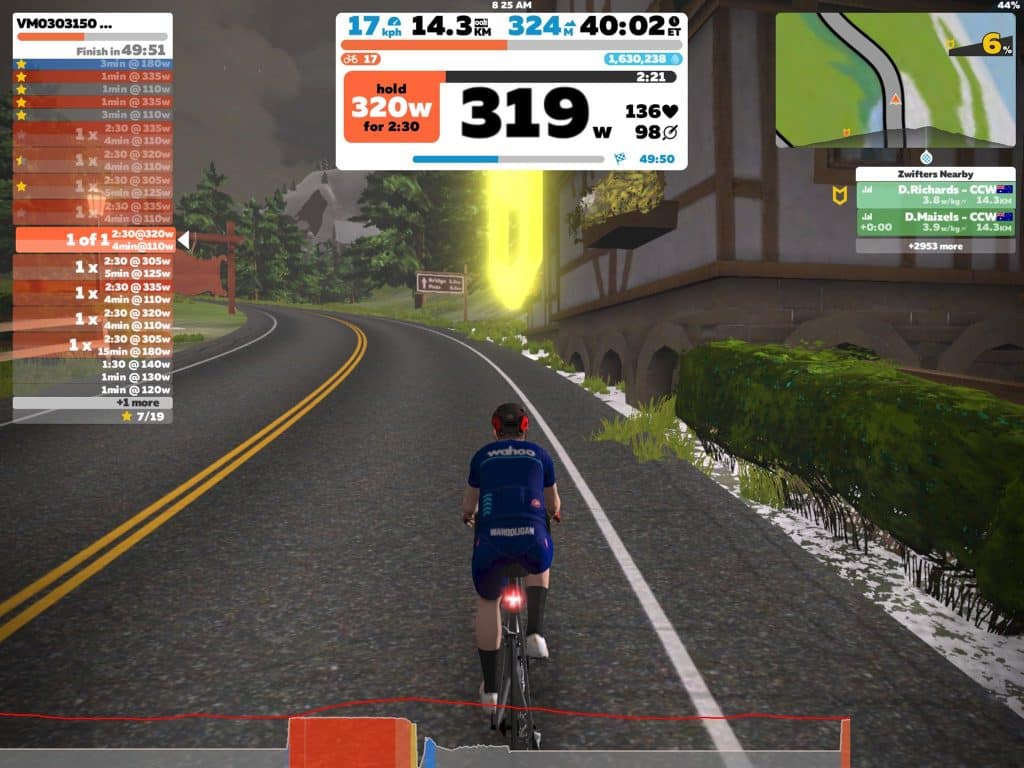Show the +1 more workout intervals
The height and width of the screenshot is (768, 1024).
click(92, 402)
